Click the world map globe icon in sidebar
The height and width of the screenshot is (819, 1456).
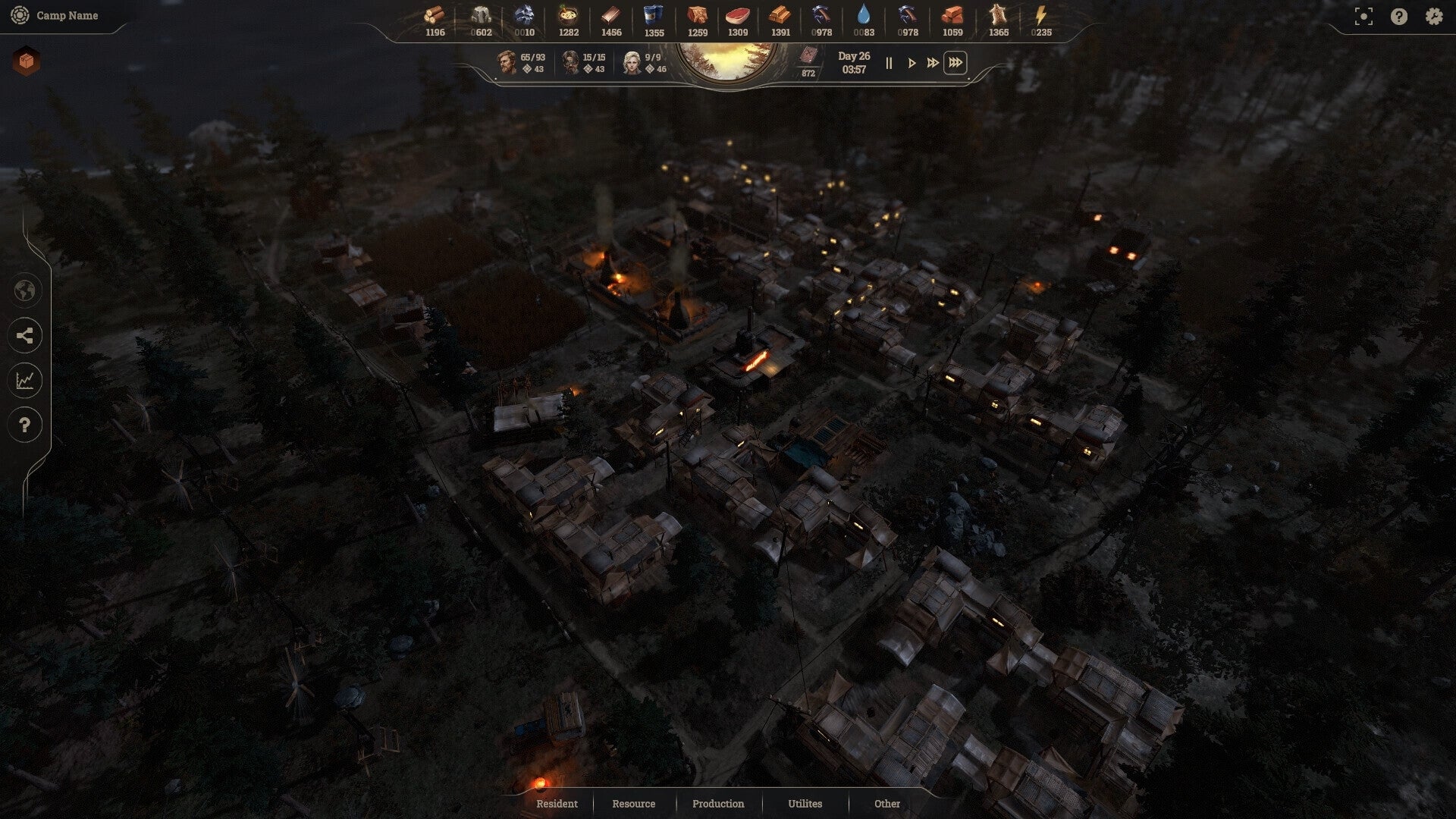[x=25, y=291]
